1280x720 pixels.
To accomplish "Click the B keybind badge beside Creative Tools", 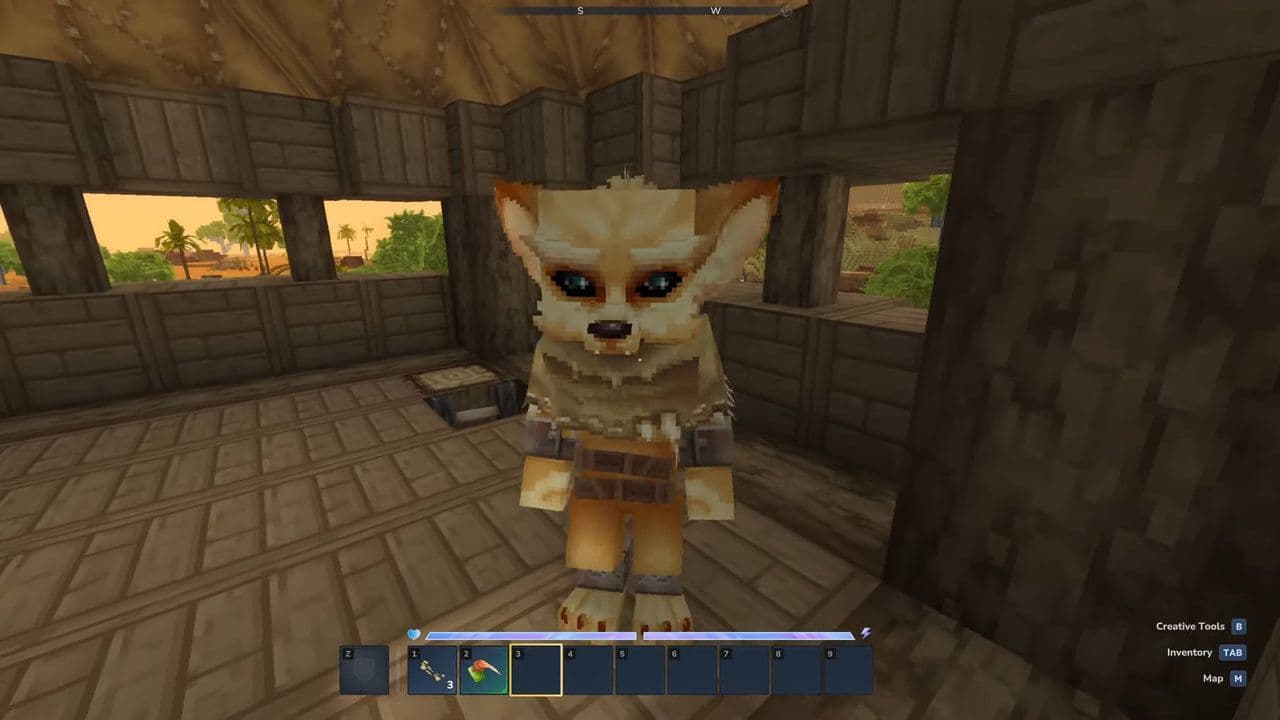I will click(1239, 626).
